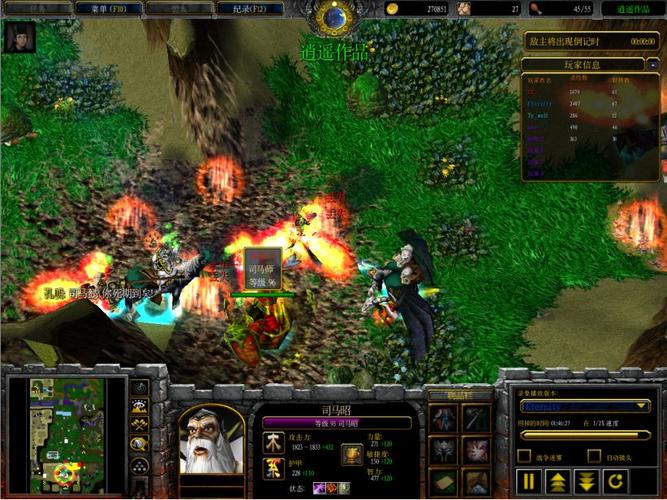667x500 pixels.
Task: Open the replay observer player dropdown
Action: (643, 407)
